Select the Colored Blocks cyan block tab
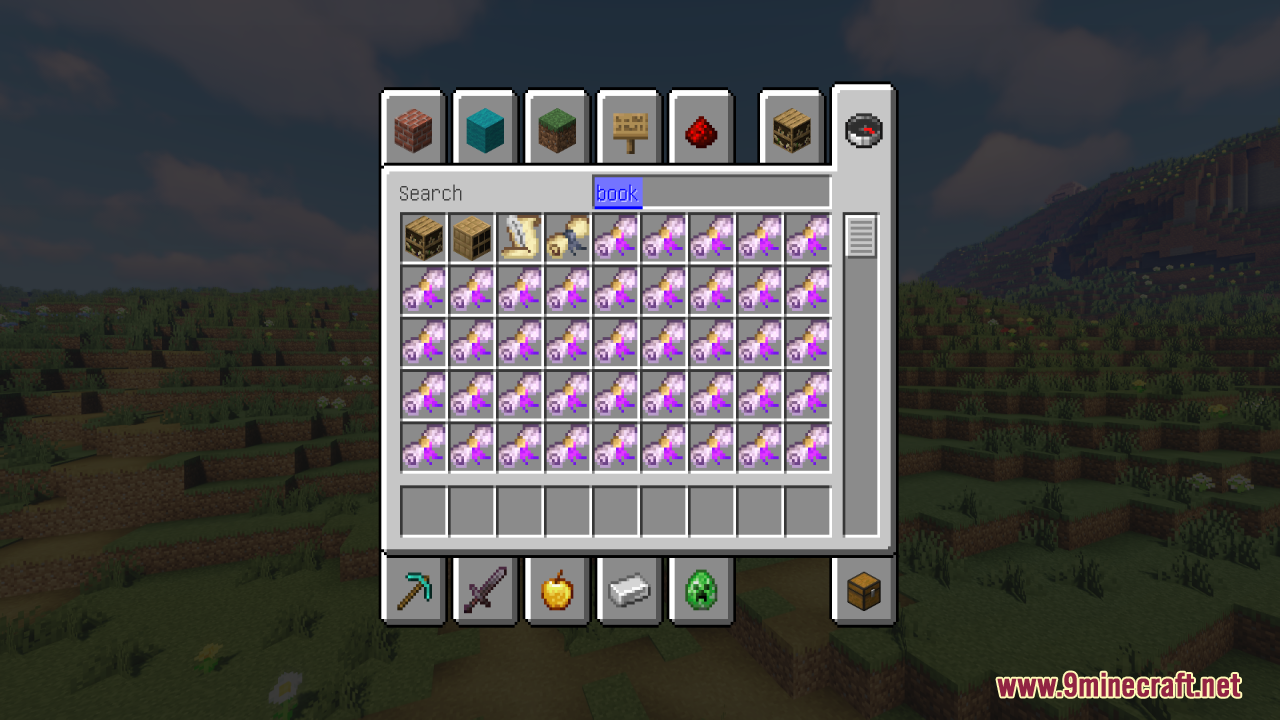This screenshot has height=720, width=1280. coord(484,128)
